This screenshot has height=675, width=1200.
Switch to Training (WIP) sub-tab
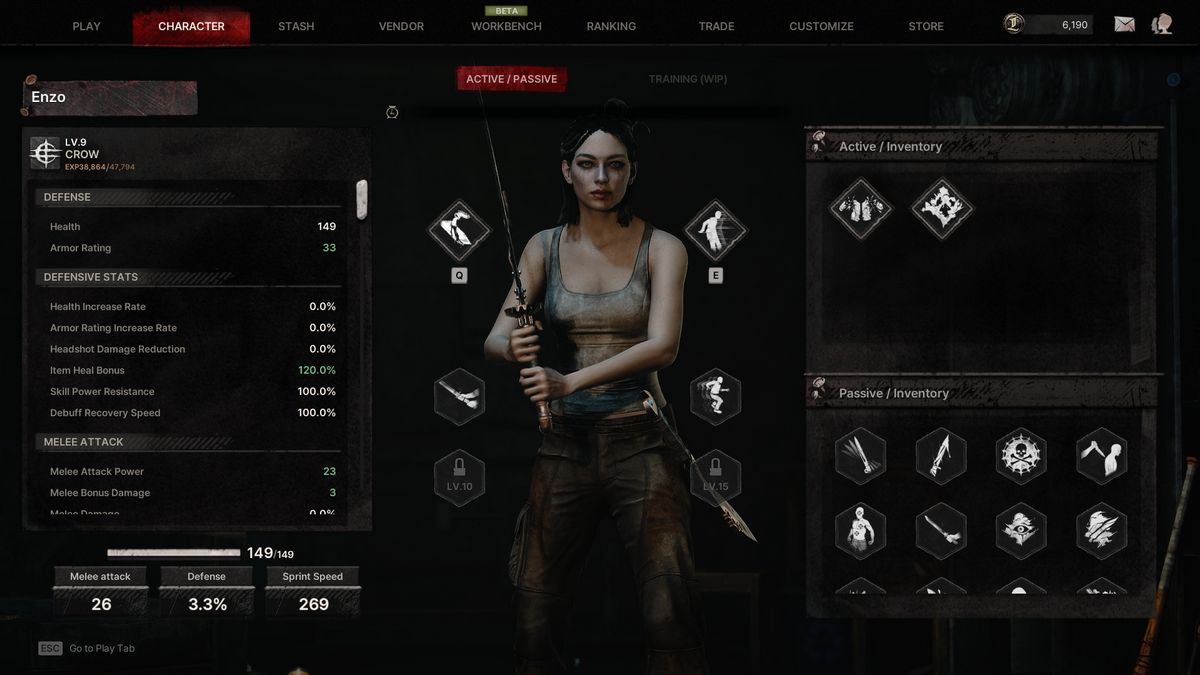coord(687,79)
